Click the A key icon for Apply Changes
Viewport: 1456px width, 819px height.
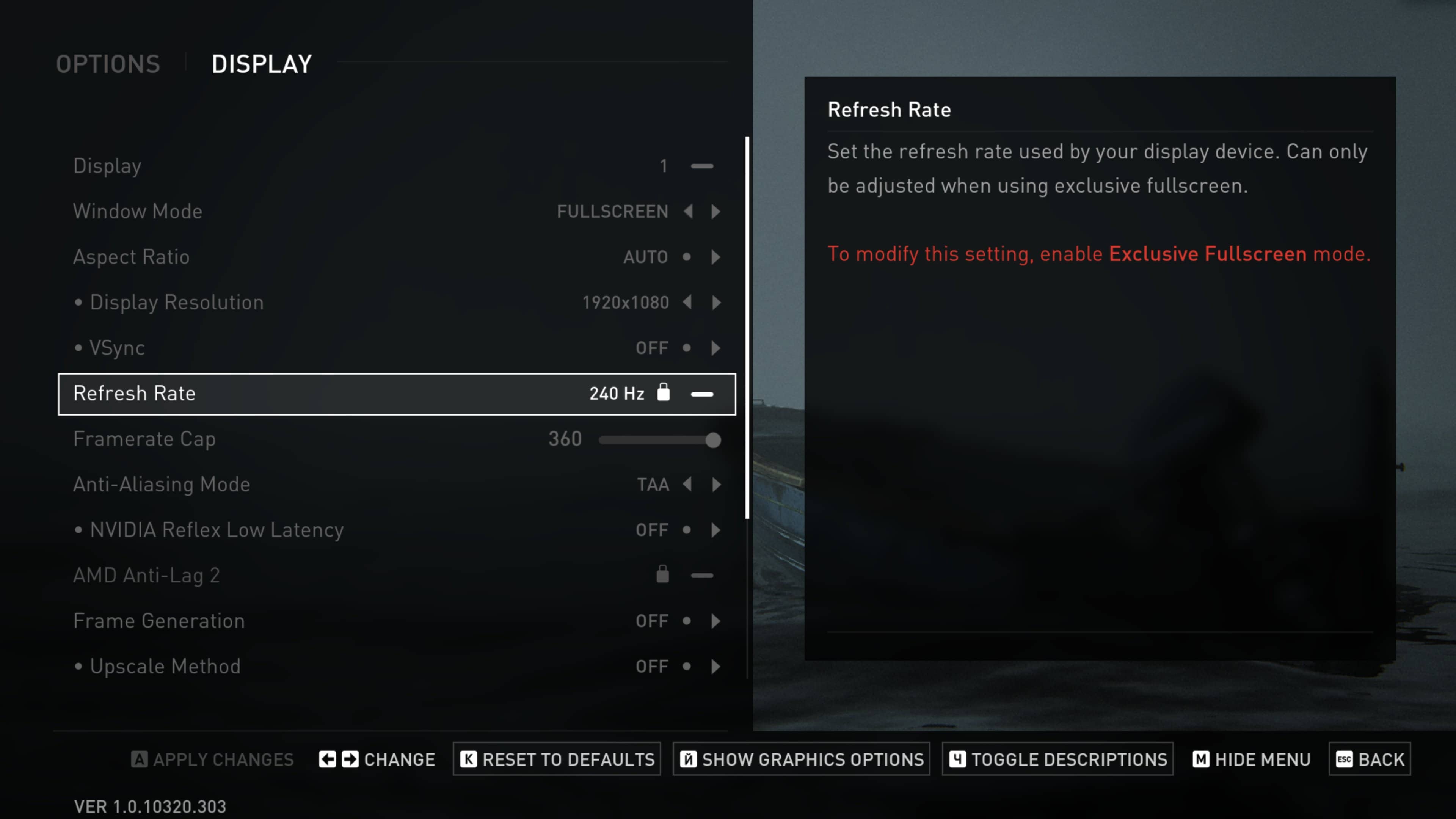pyautogui.click(x=140, y=759)
